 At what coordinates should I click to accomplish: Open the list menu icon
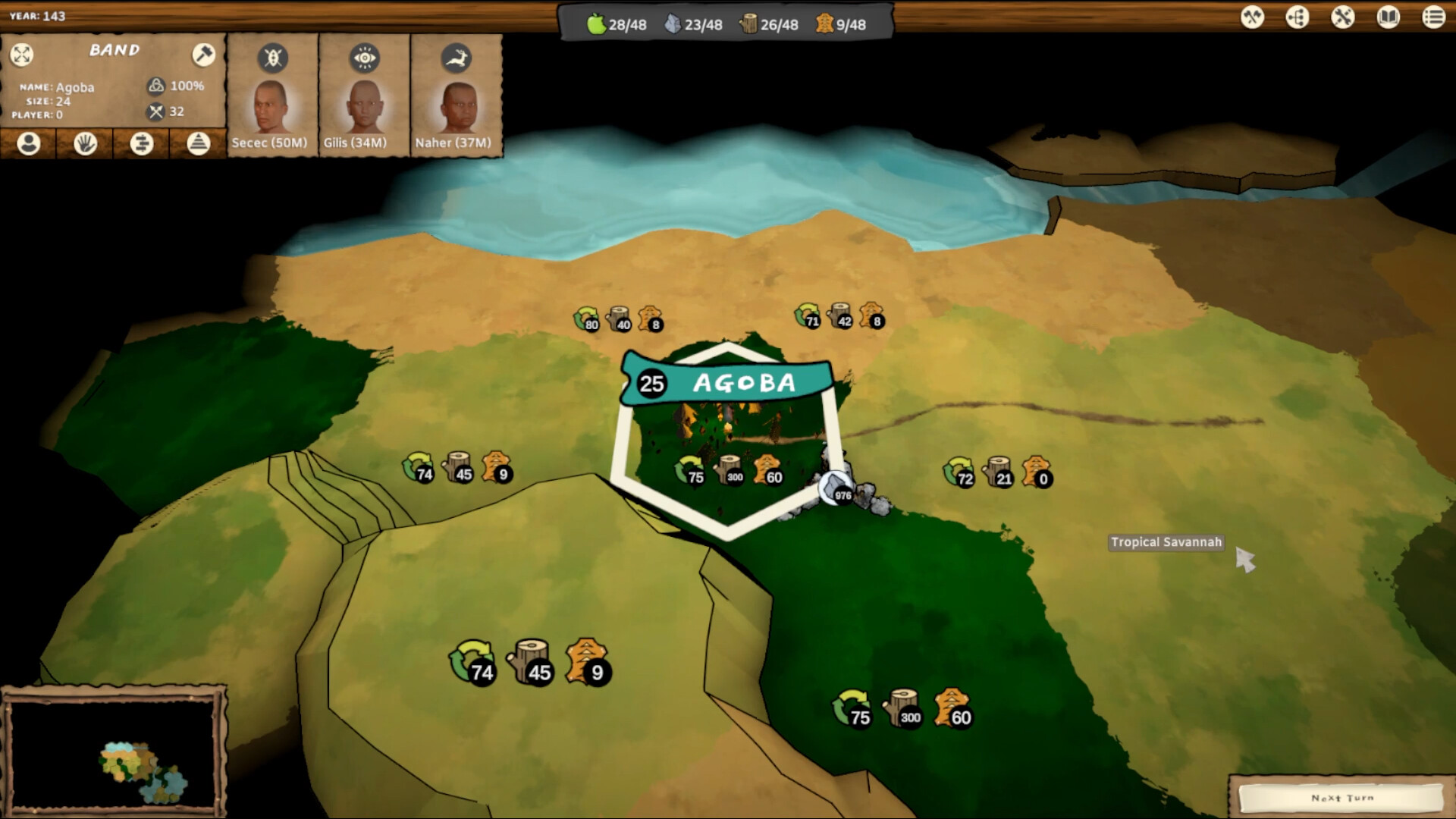[x=1433, y=17]
